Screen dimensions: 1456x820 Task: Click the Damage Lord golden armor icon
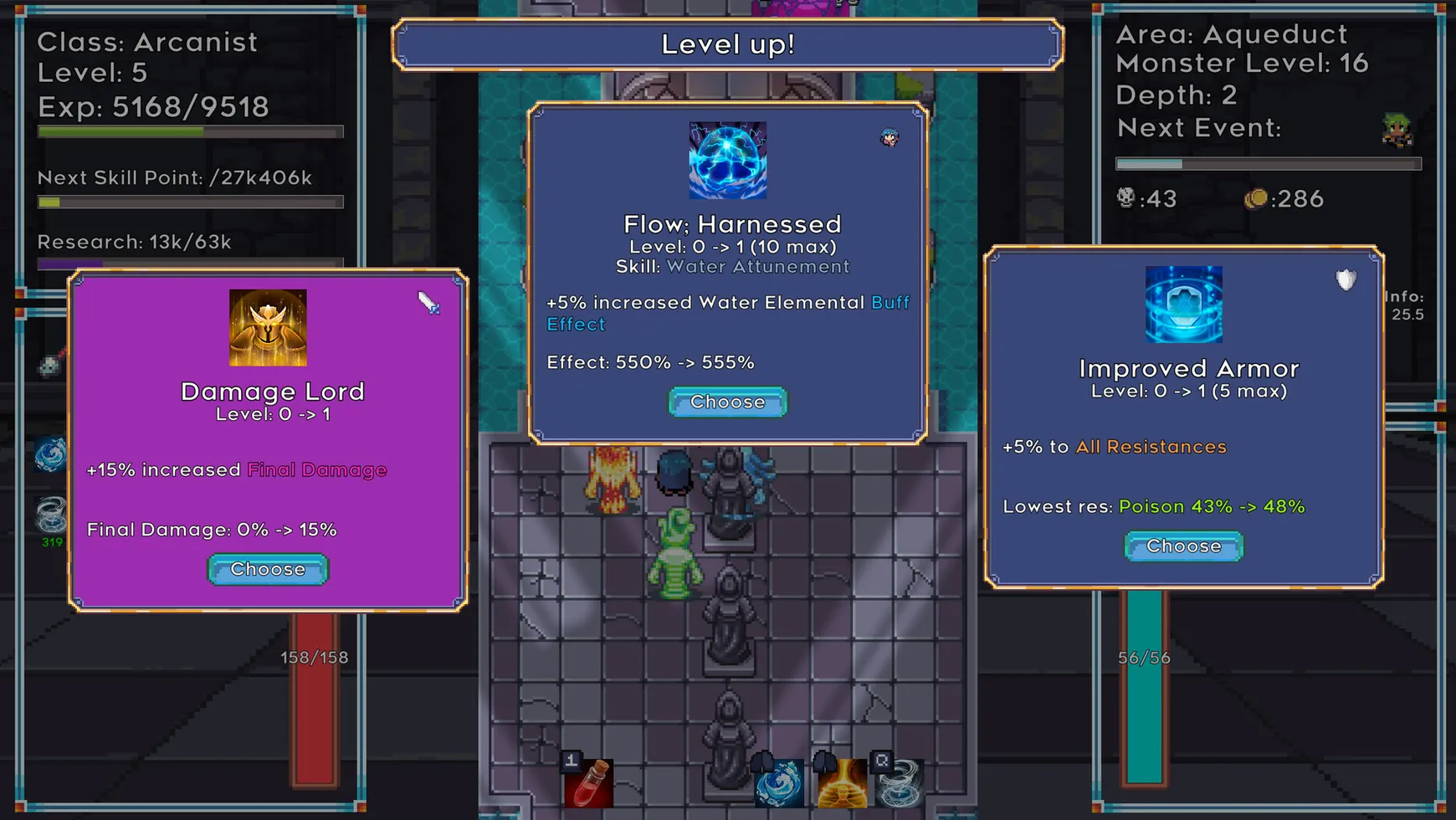(268, 326)
